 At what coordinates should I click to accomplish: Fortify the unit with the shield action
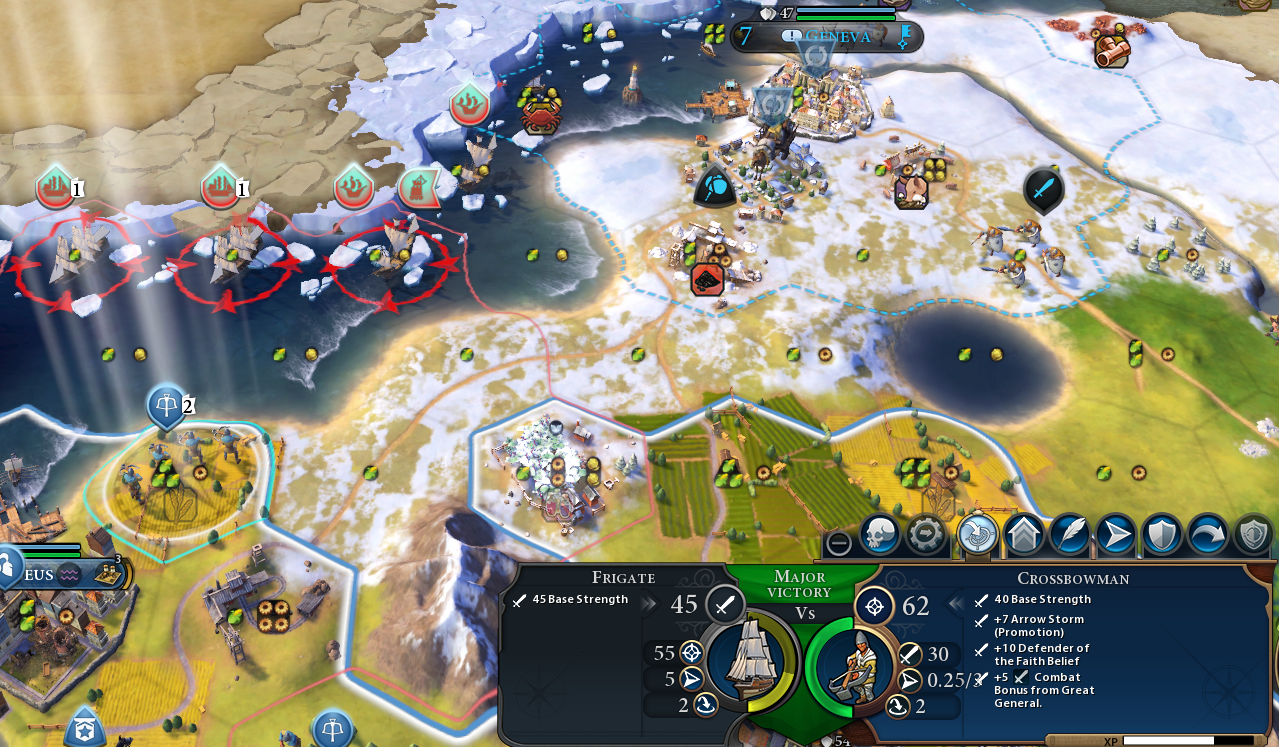click(x=1162, y=535)
